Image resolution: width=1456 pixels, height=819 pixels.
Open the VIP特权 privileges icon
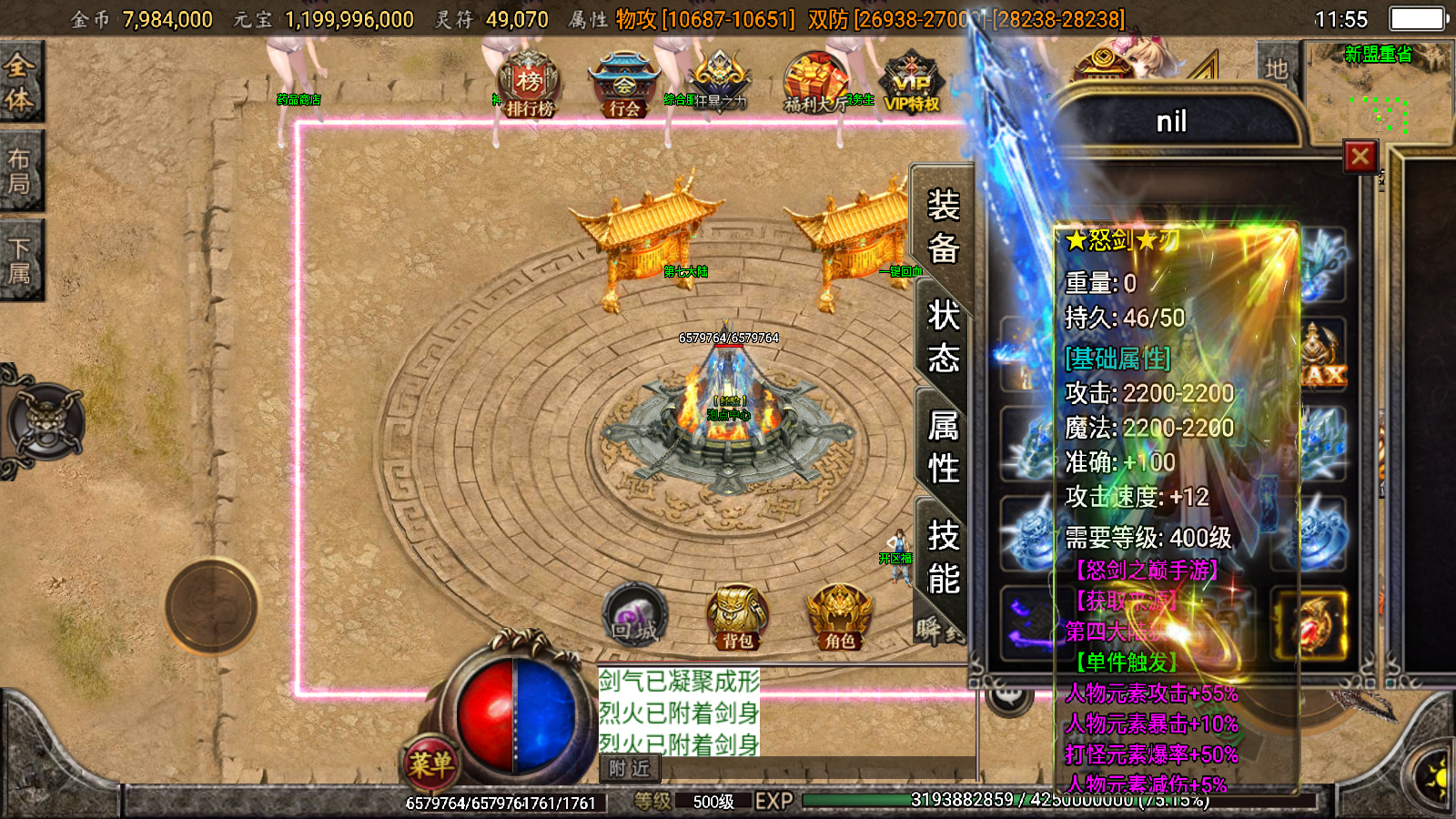pos(911,84)
